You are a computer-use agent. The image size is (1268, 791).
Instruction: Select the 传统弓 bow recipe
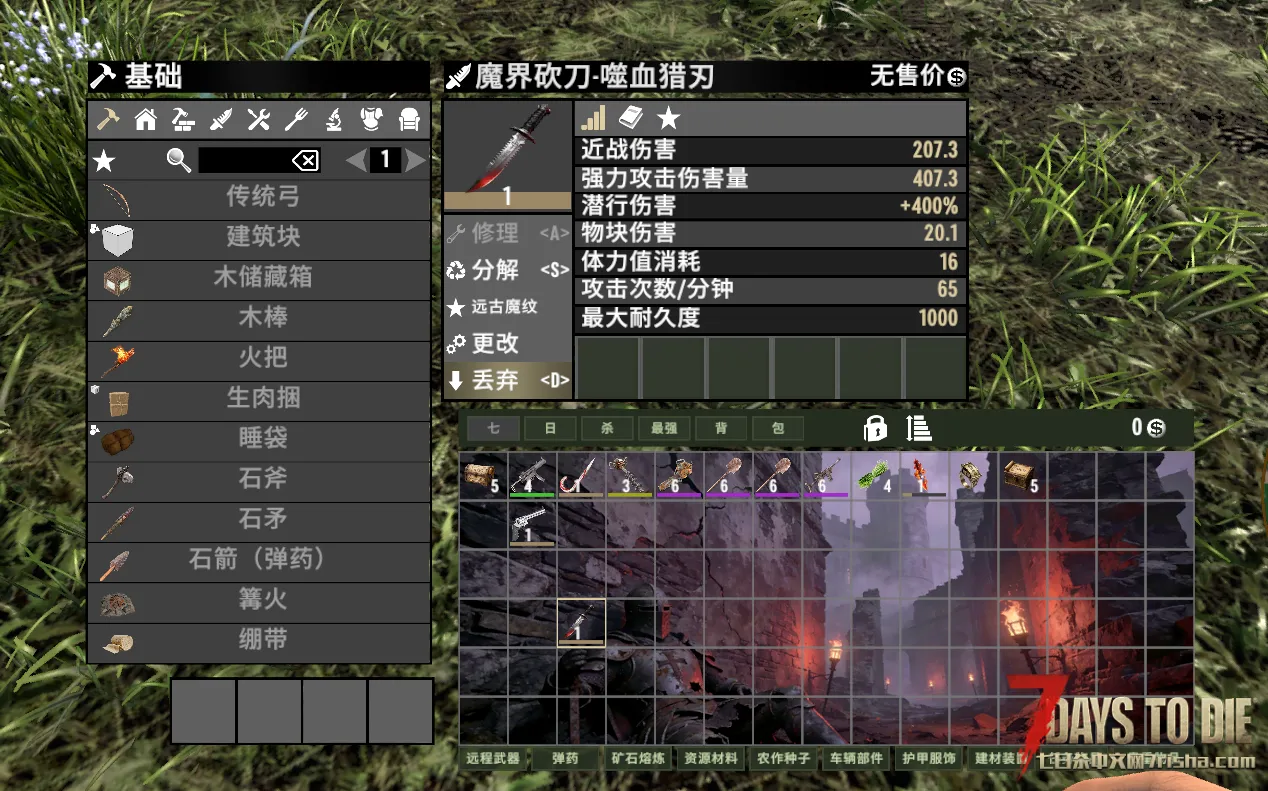pos(260,198)
